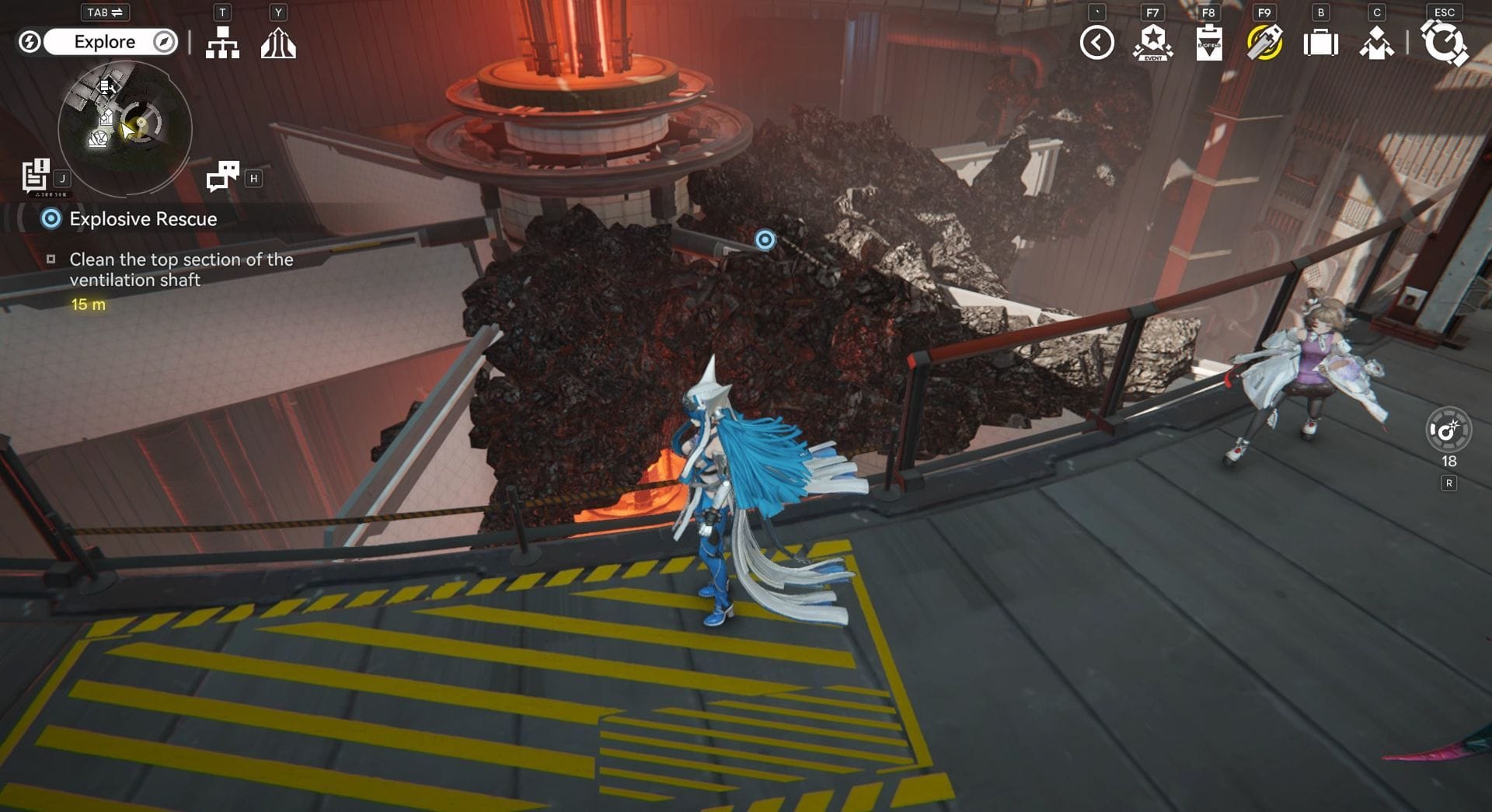This screenshot has width=1492, height=812.
Task: Open the mission log with alert badge
Action: click(36, 176)
